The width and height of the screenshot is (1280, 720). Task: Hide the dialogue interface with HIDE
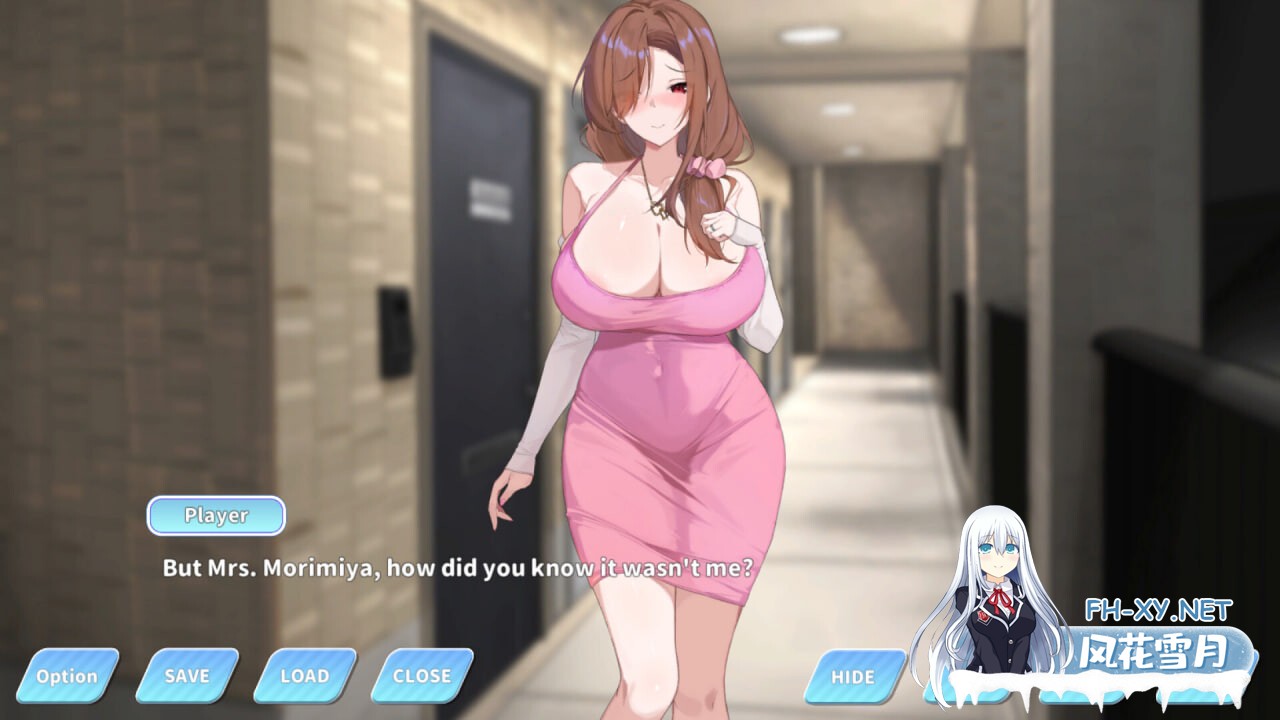853,676
